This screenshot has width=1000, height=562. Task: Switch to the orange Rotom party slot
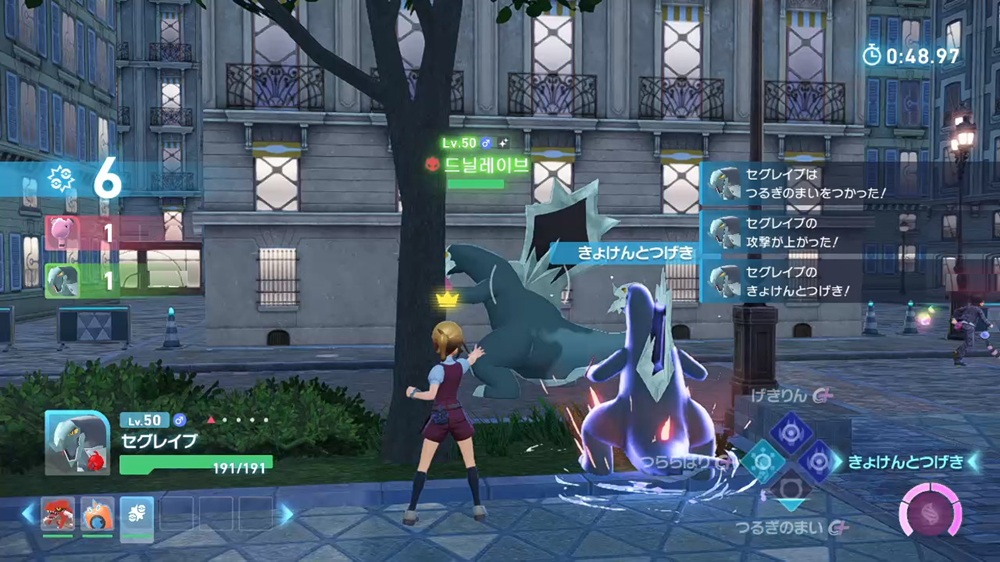(97, 513)
